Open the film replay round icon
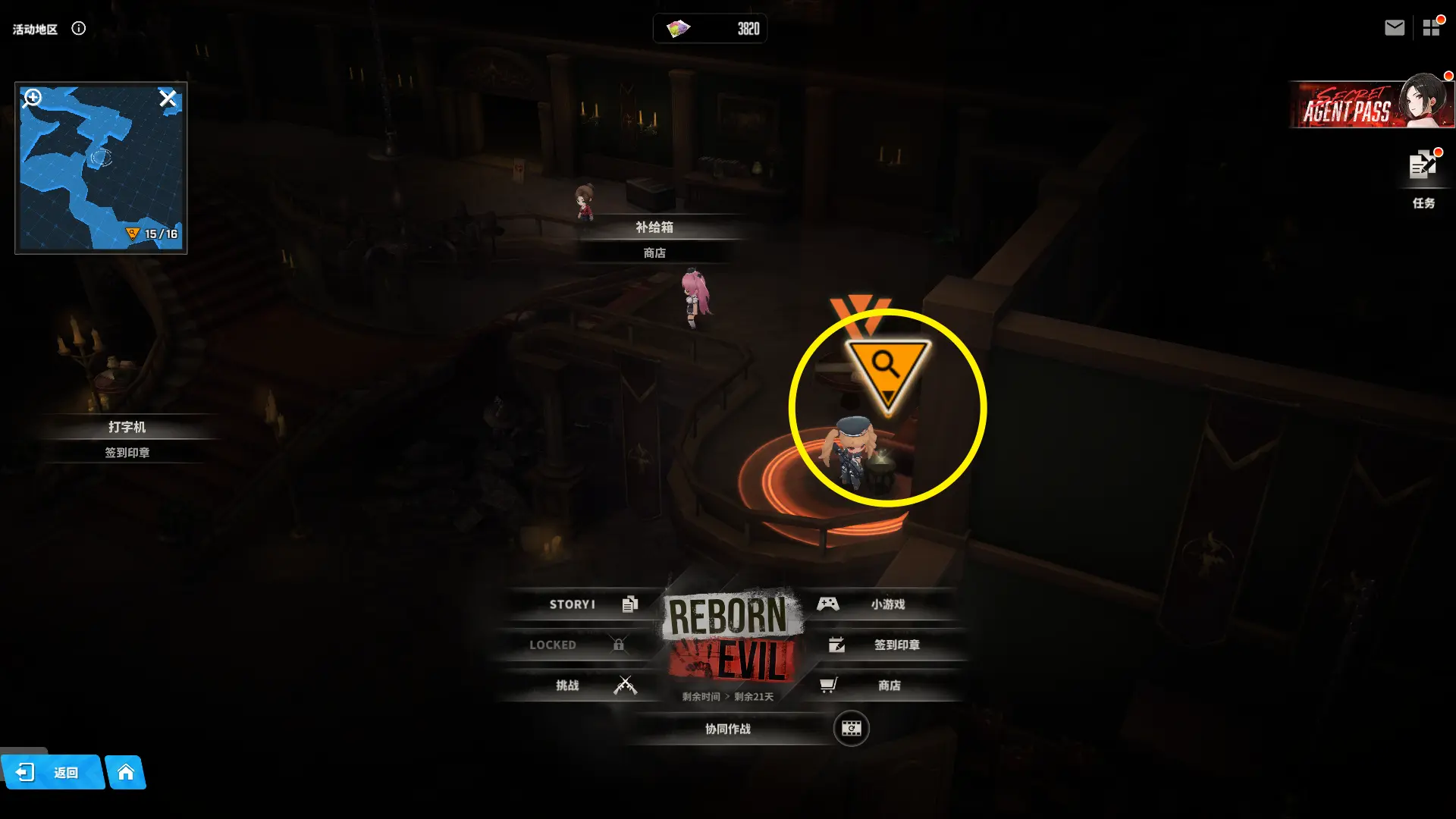Image resolution: width=1456 pixels, height=819 pixels. (x=851, y=729)
